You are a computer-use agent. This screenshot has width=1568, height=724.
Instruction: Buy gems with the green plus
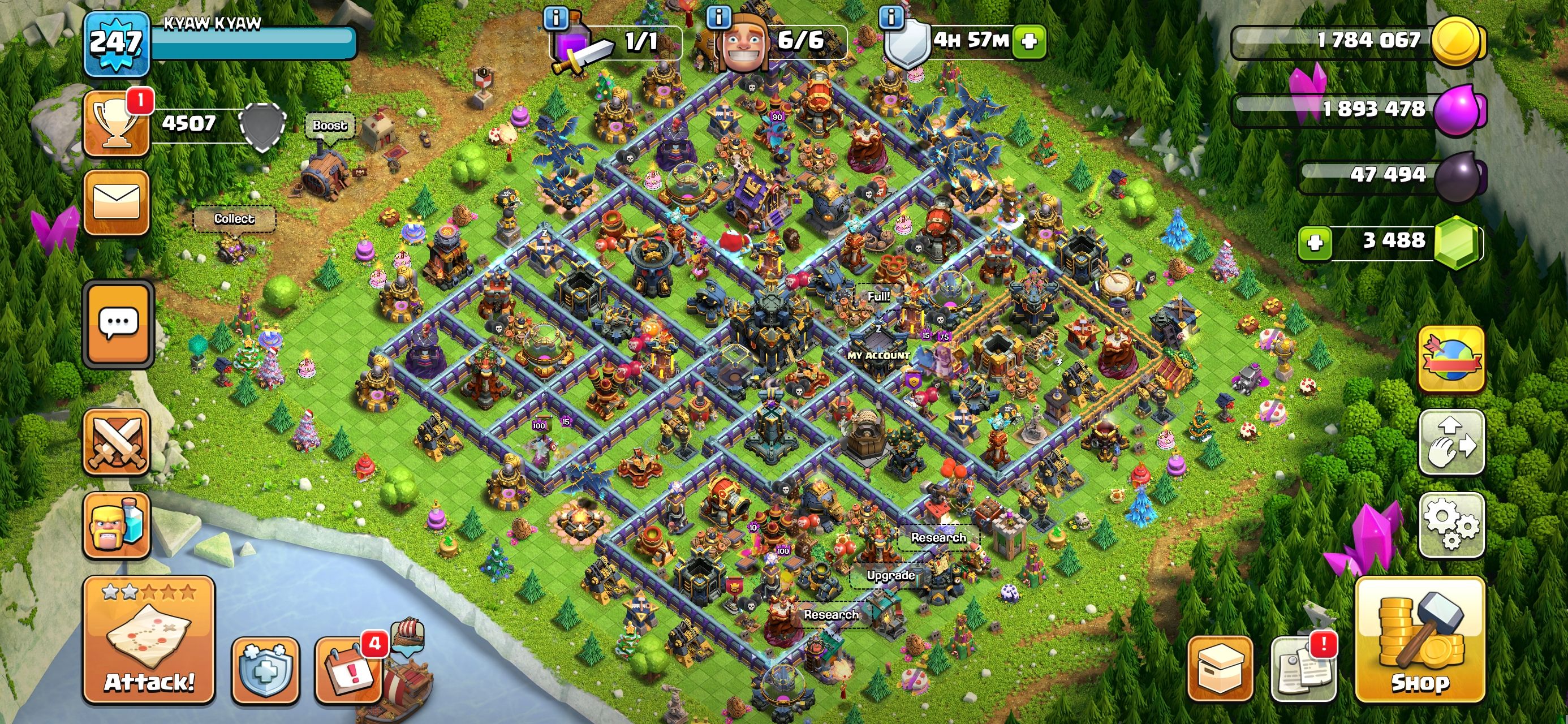1315,243
